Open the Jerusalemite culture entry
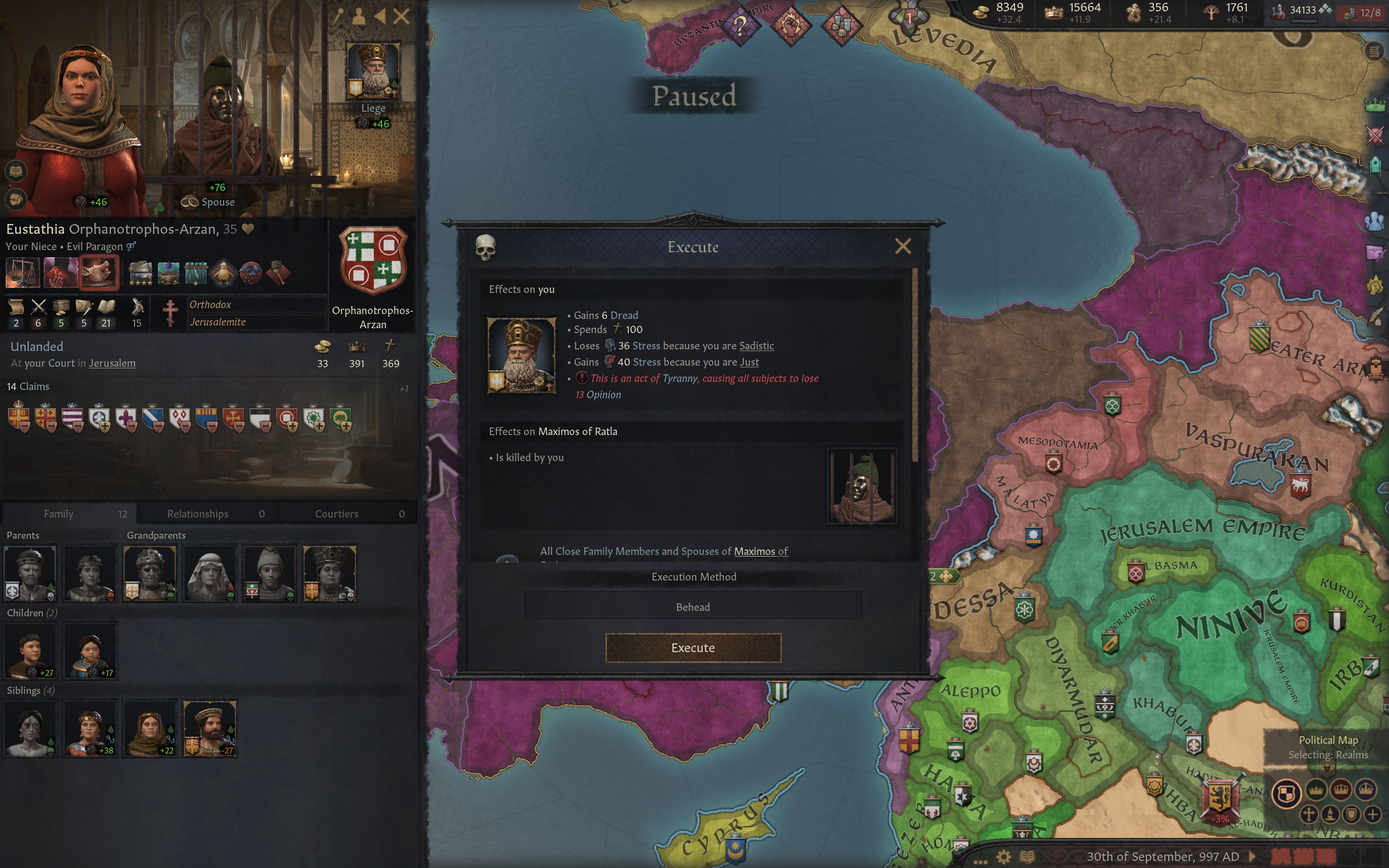The image size is (1389, 868). [218, 322]
